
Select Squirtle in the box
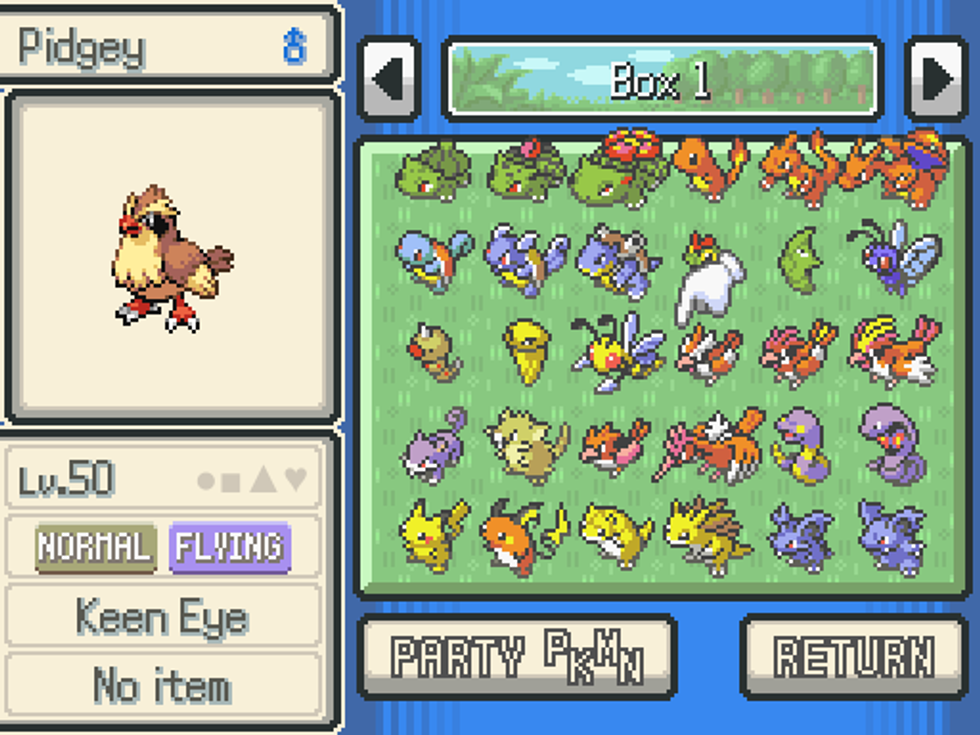tap(433, 258)
